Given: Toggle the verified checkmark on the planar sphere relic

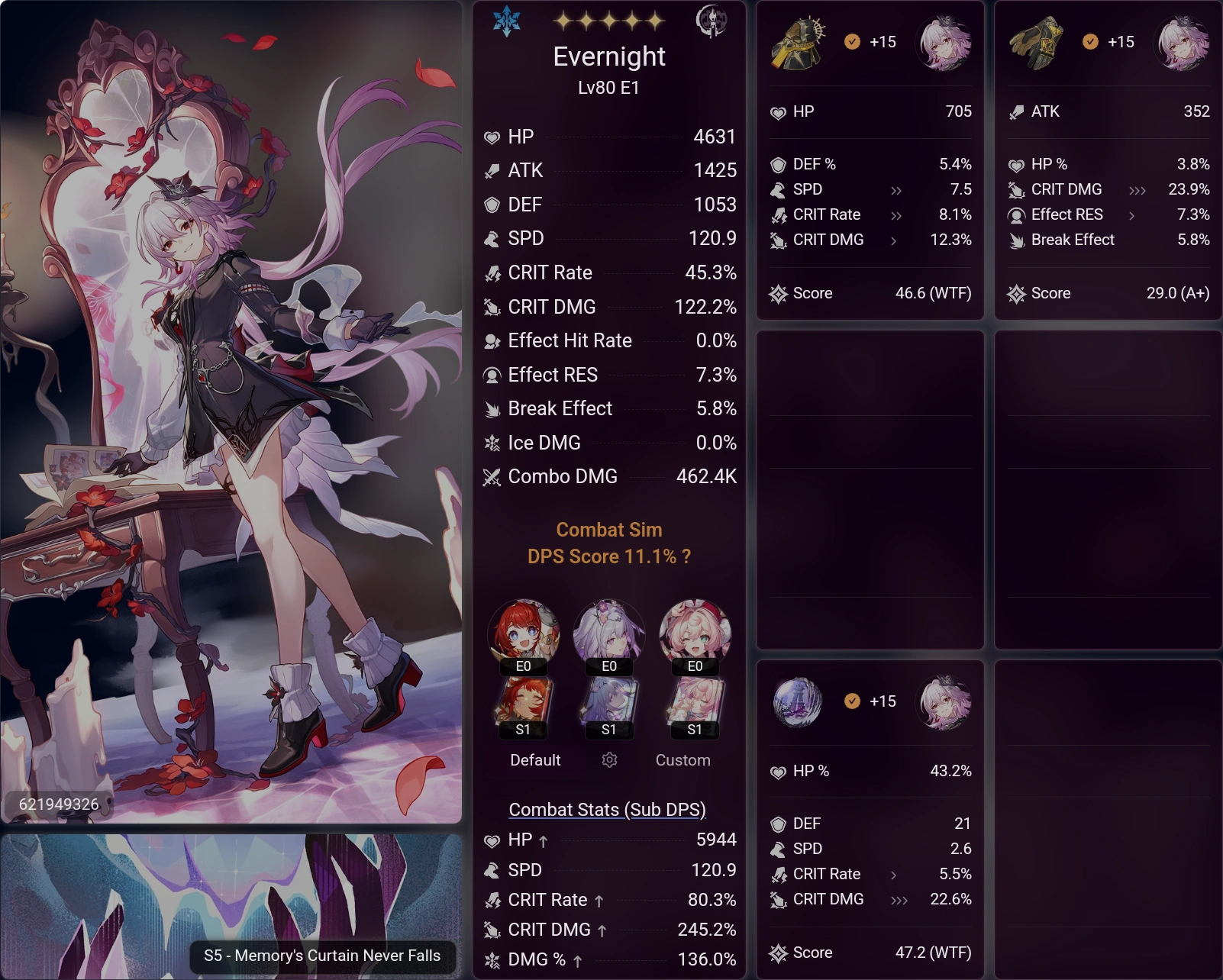Looking at the screenshot, I should click(x=851, y=701).
